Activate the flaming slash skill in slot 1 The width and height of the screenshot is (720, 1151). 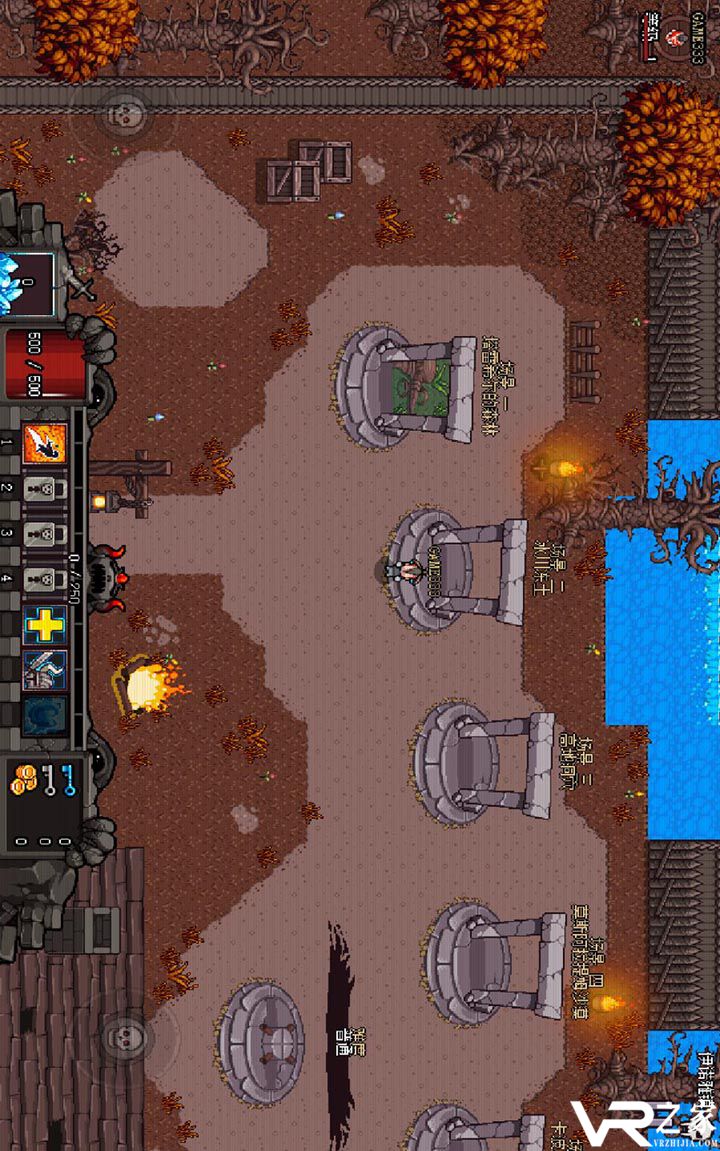[x=45, y=443]
